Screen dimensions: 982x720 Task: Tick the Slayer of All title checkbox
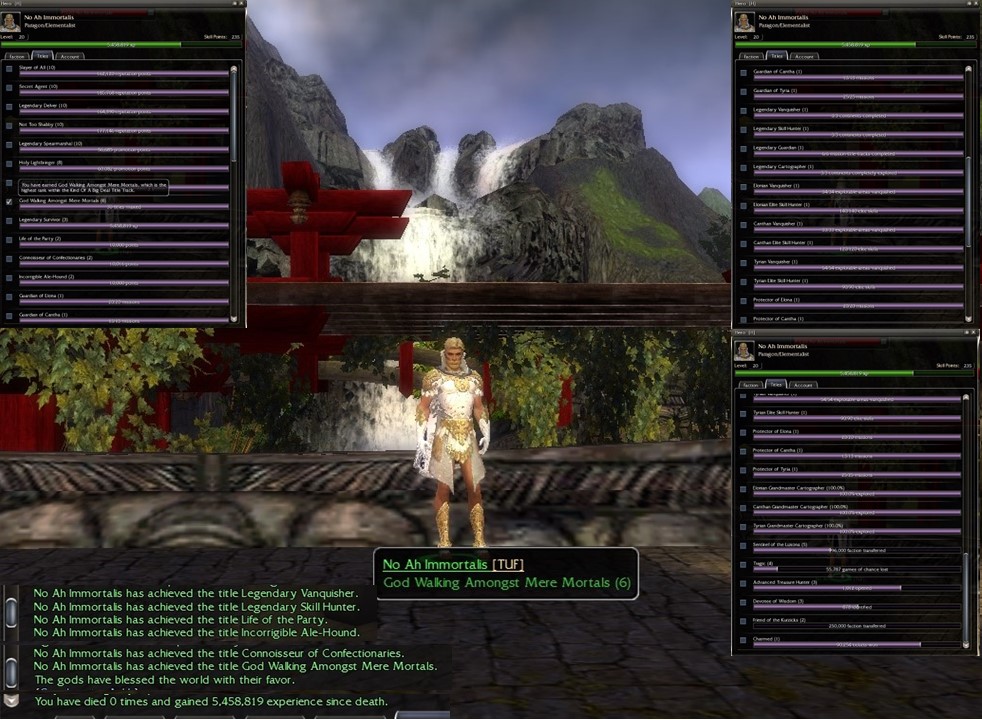coord(10,68)
